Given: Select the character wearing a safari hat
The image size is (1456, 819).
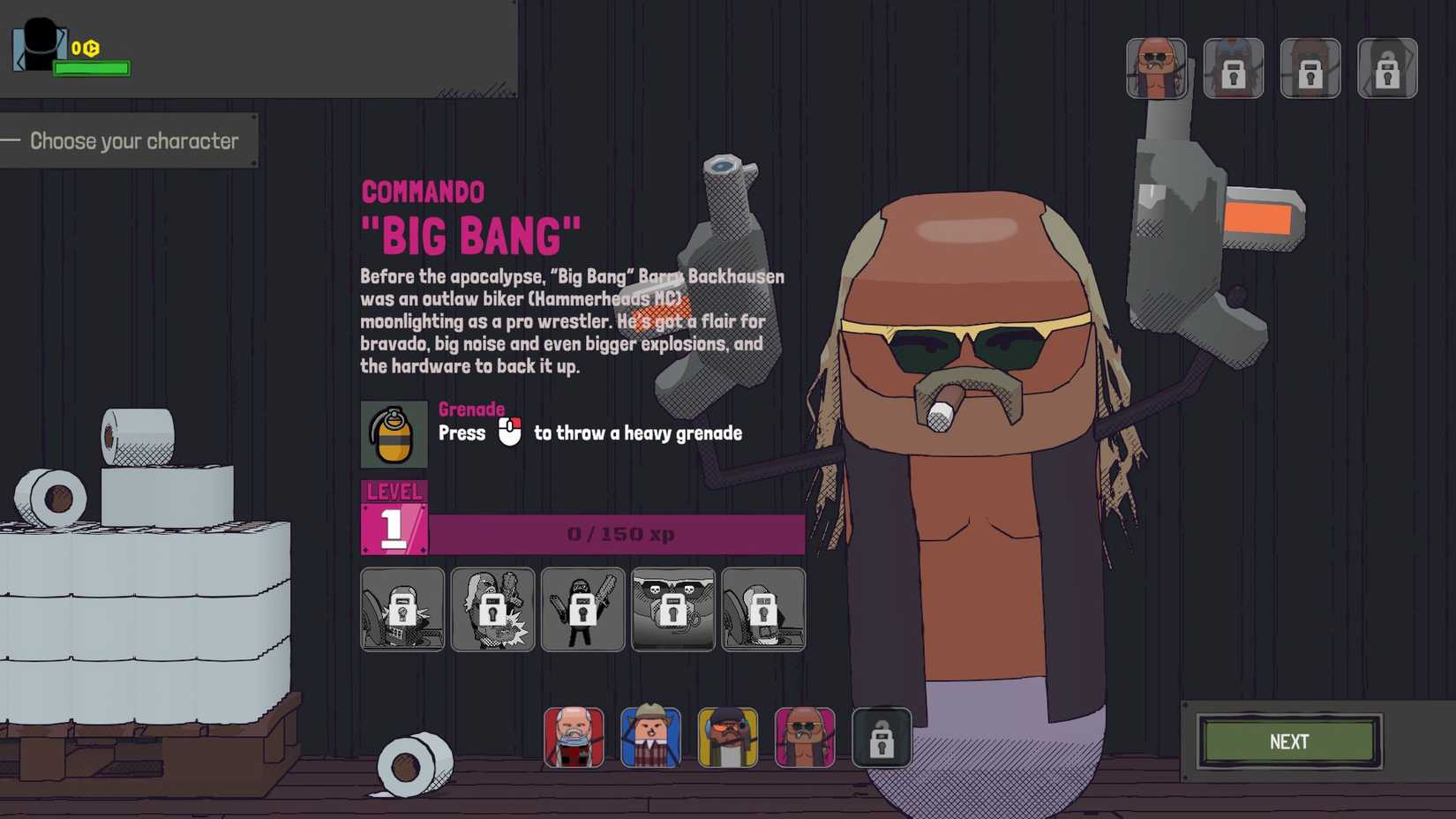Looking at the screenshot, I should click(x=651, y=739).
